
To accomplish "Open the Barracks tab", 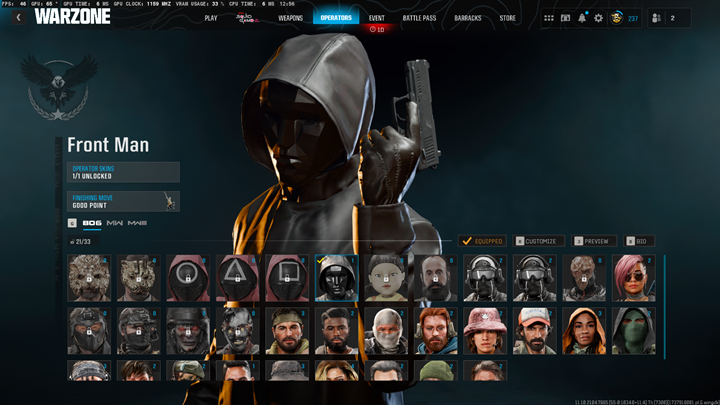I will click(x=468, y=18).
